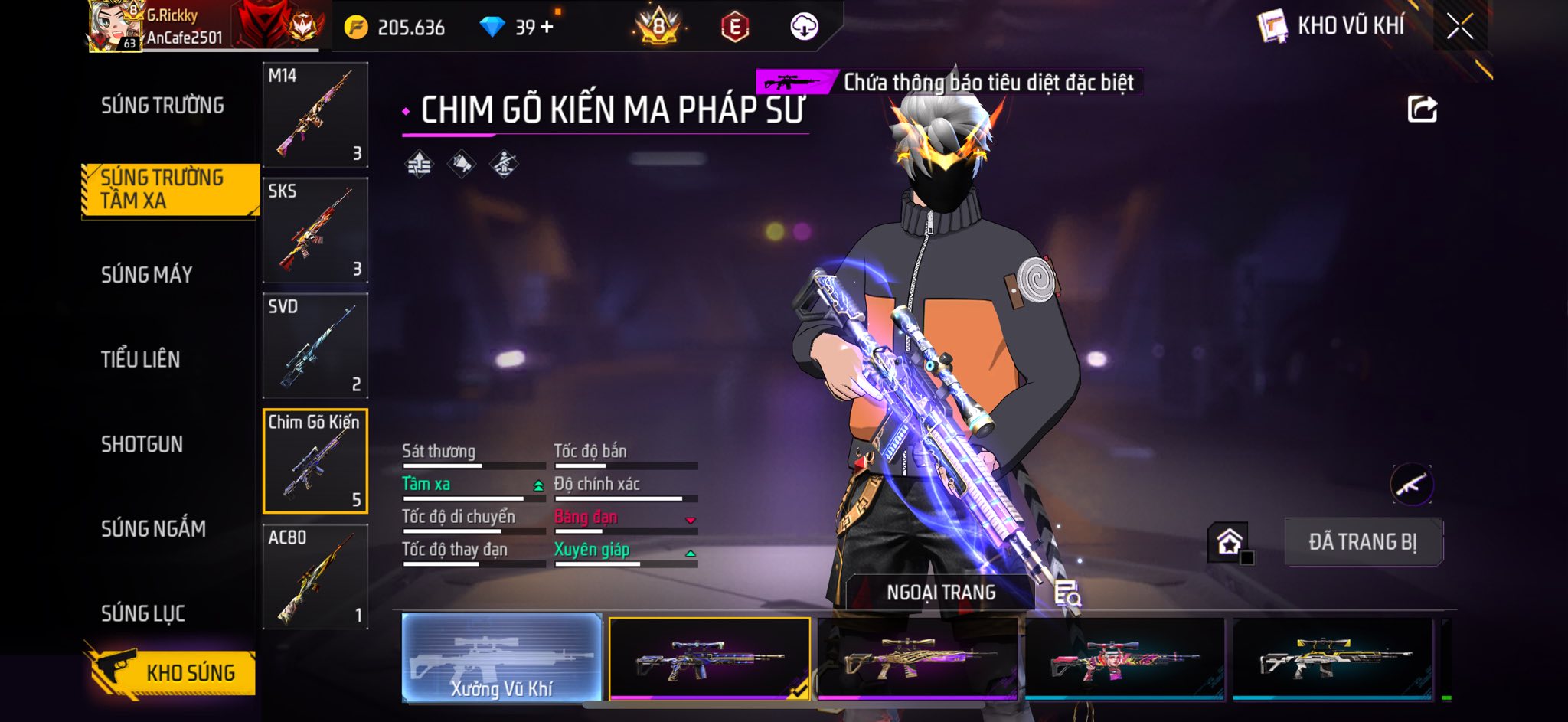Click the share icon
Image resolution: width=1568 pixels, height=722 pixels.
(x=1422, y=109)
